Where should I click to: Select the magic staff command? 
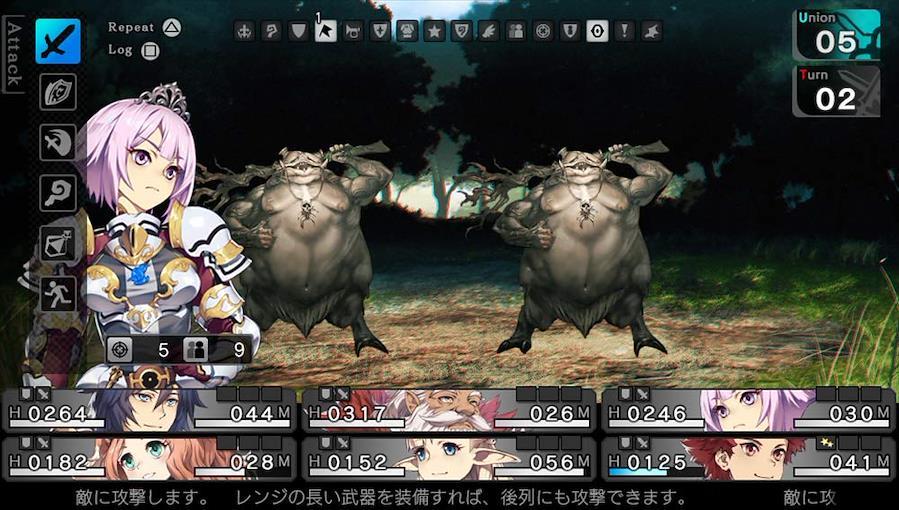58,193
